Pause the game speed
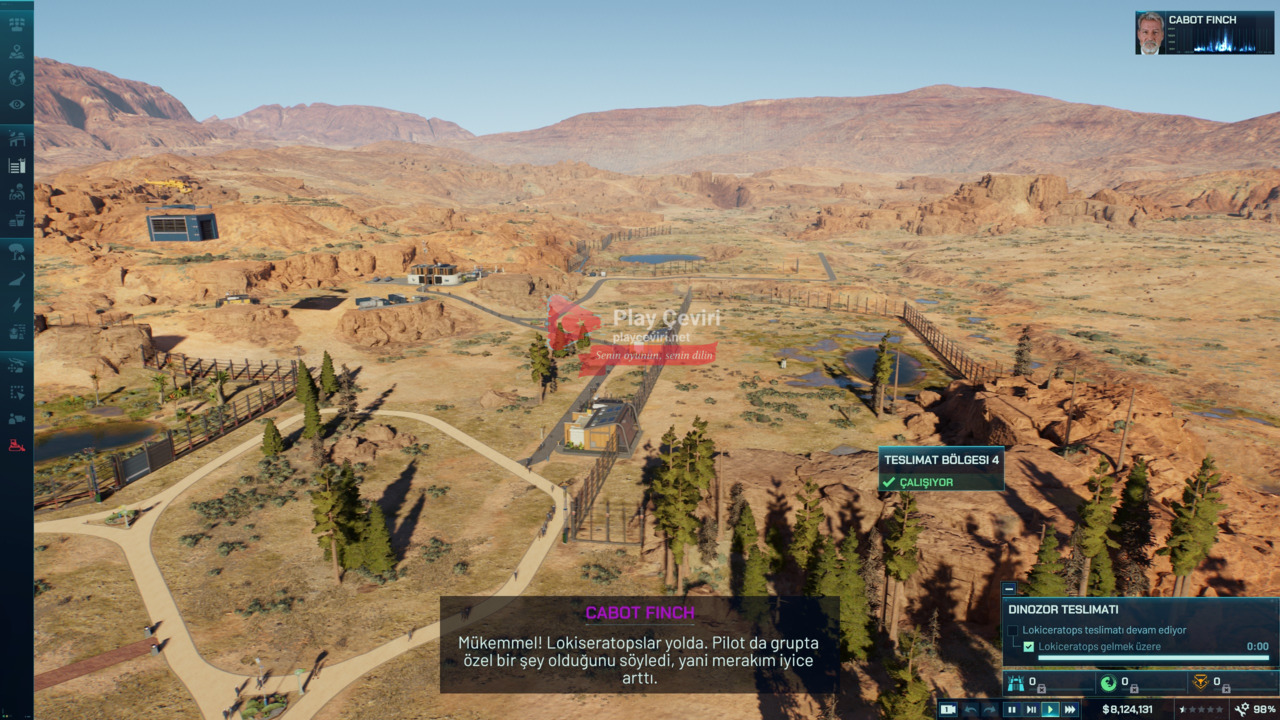Screen dimensions: 1280x720 coord(1011,710)
